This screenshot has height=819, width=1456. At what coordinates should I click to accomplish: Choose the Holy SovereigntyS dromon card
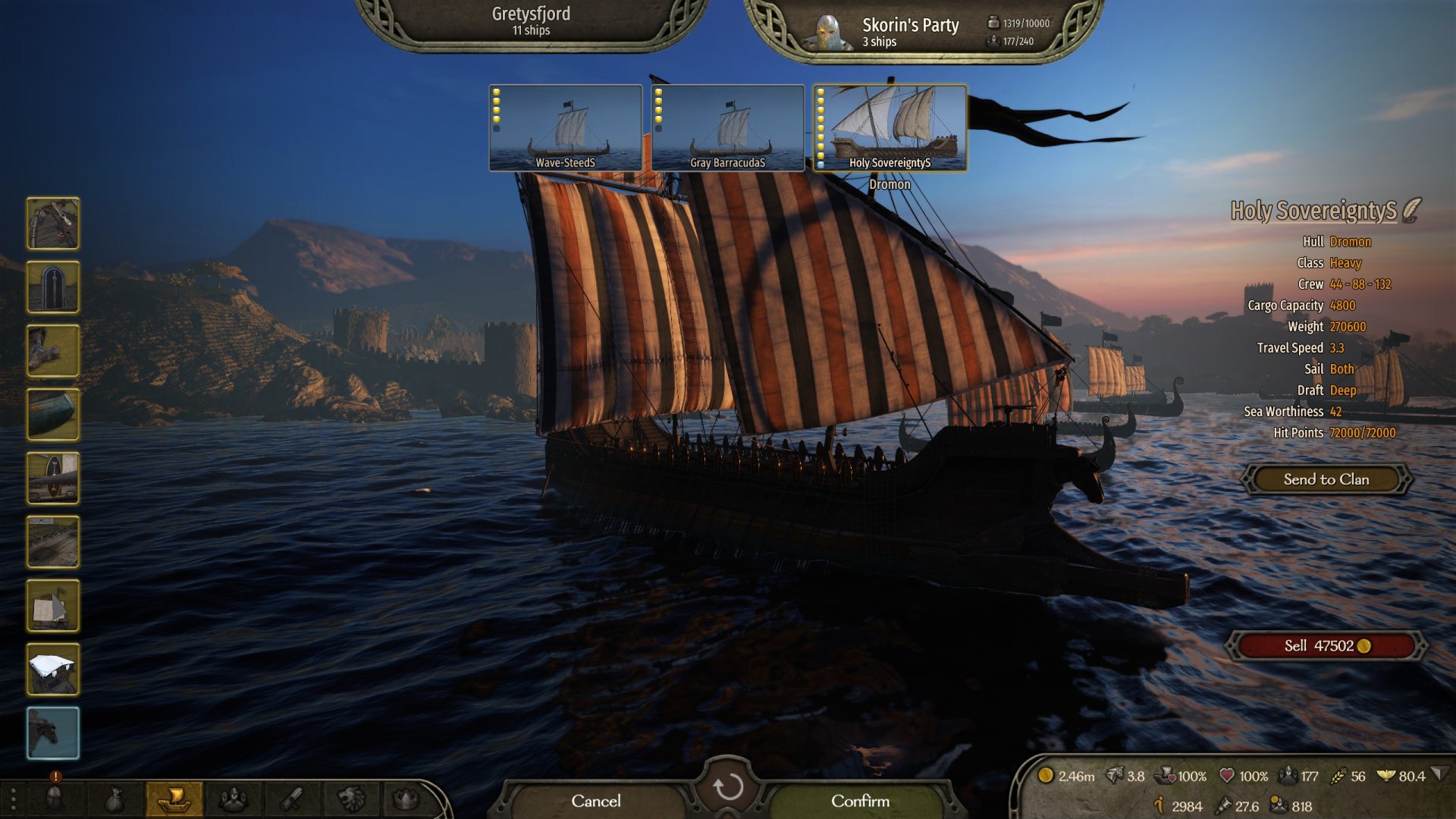point(890,127)
